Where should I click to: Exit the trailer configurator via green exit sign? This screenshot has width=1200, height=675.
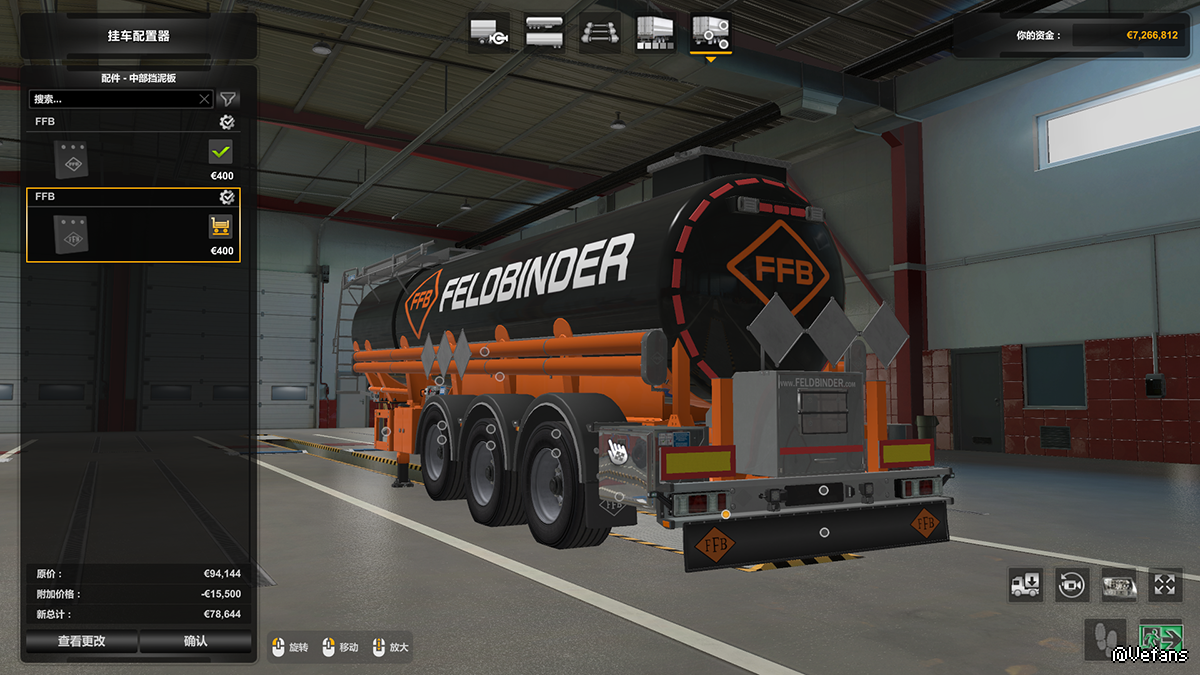[1160, 637]
